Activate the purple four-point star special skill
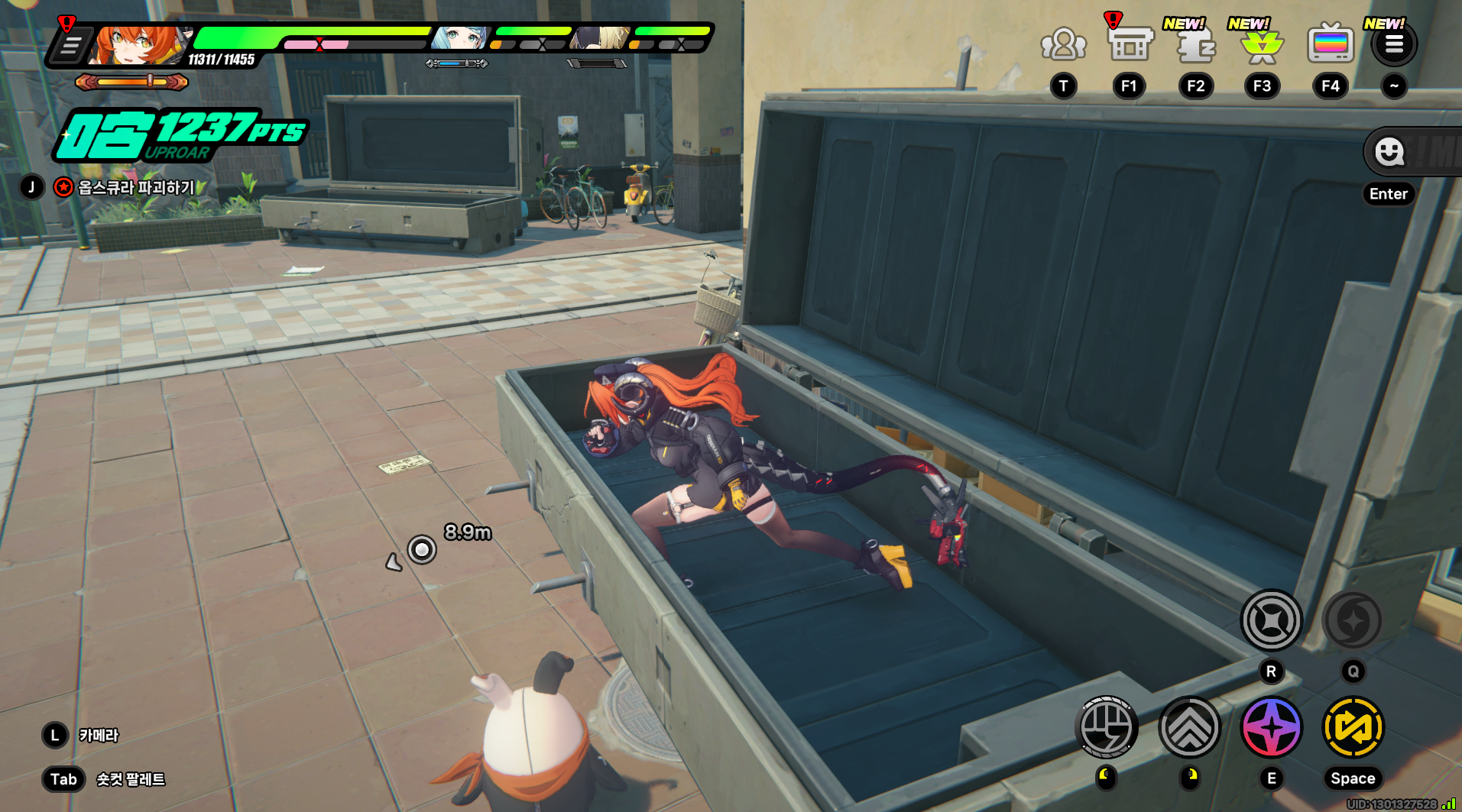The height and width of the screenshot is (812, 1462). coord(1271,727)
